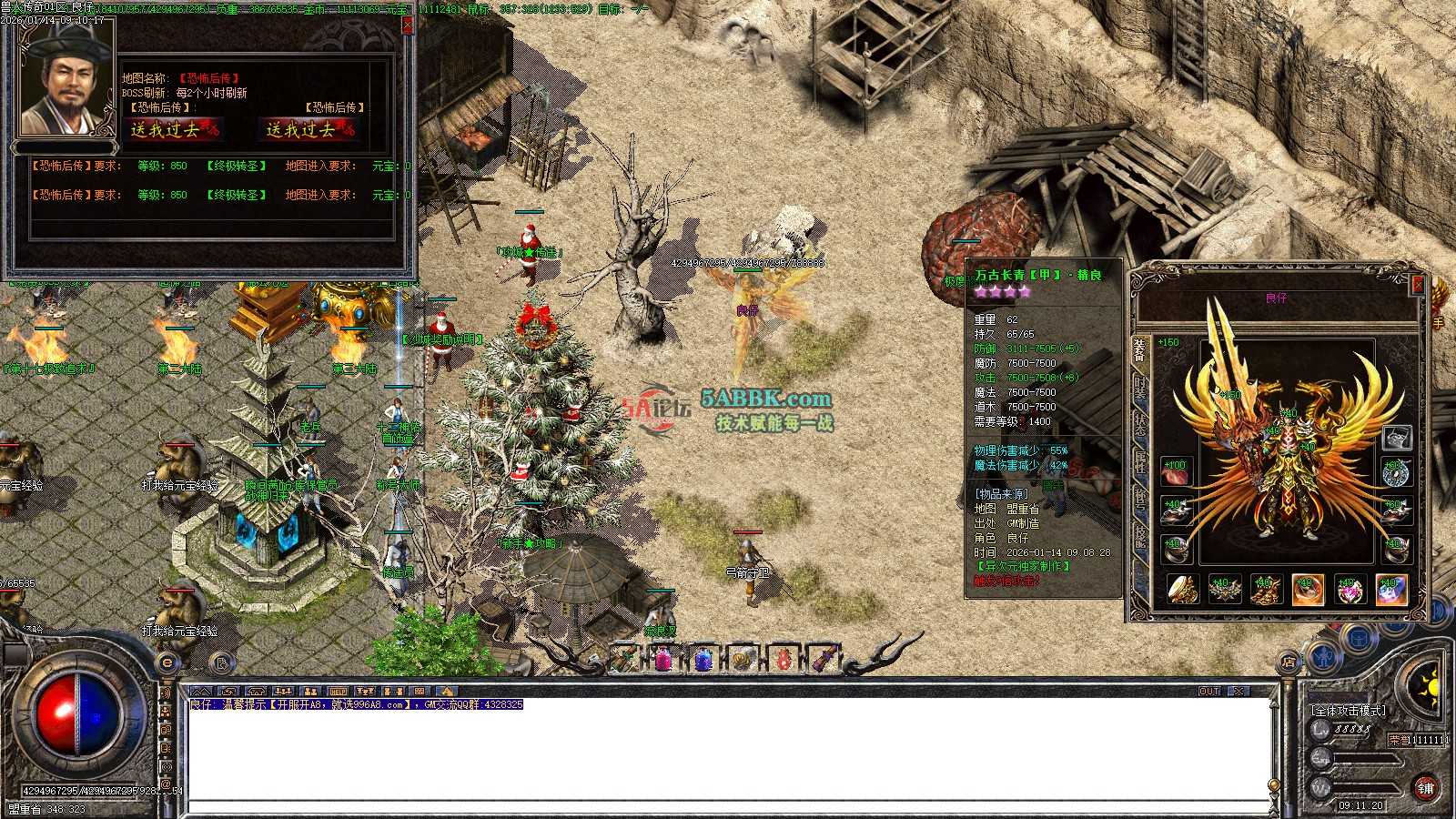Select the red meat +100 equipment slot
1456x819 pixels.
1176,472
